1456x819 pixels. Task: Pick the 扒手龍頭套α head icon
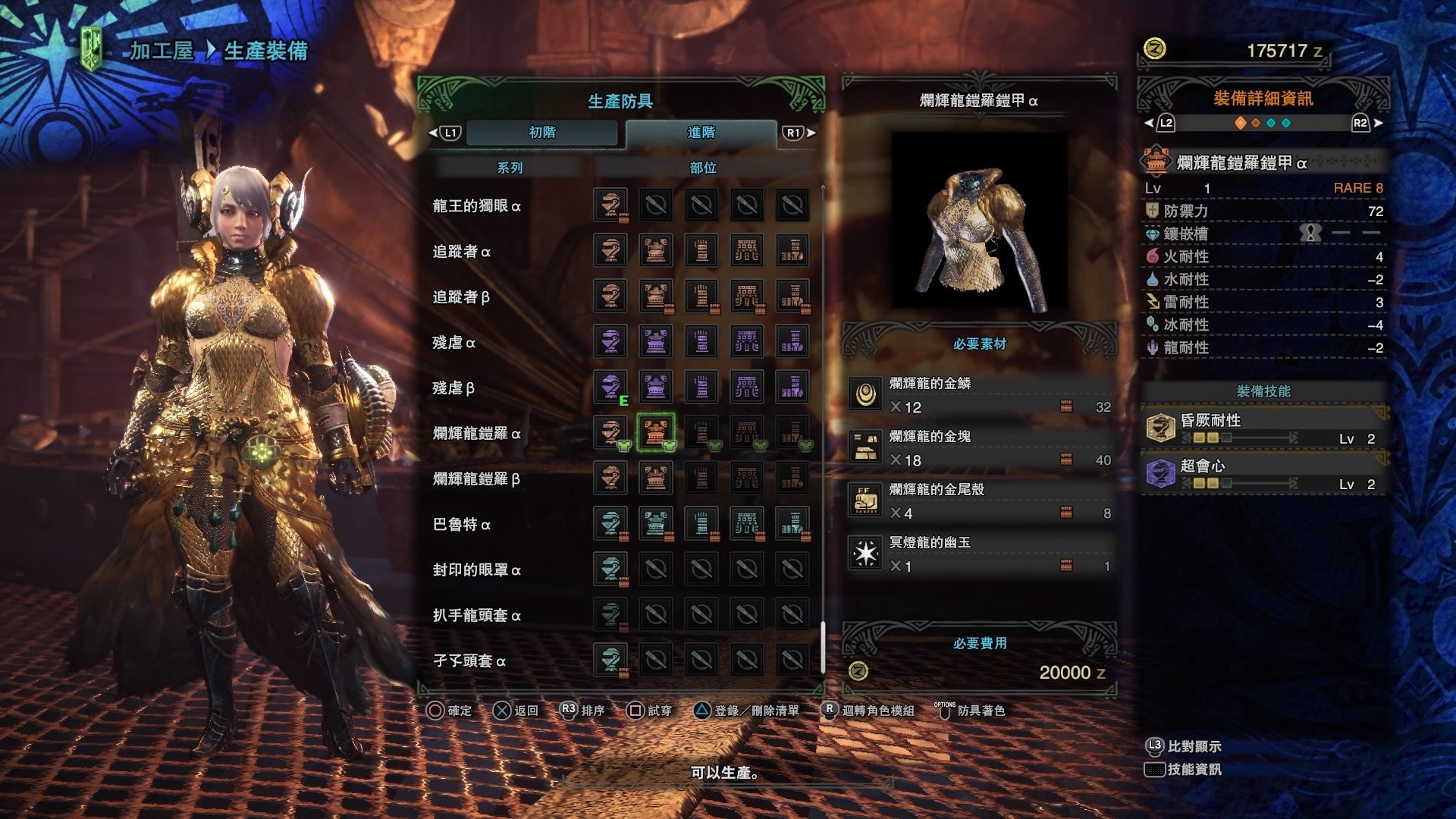(x=610, y=614)
